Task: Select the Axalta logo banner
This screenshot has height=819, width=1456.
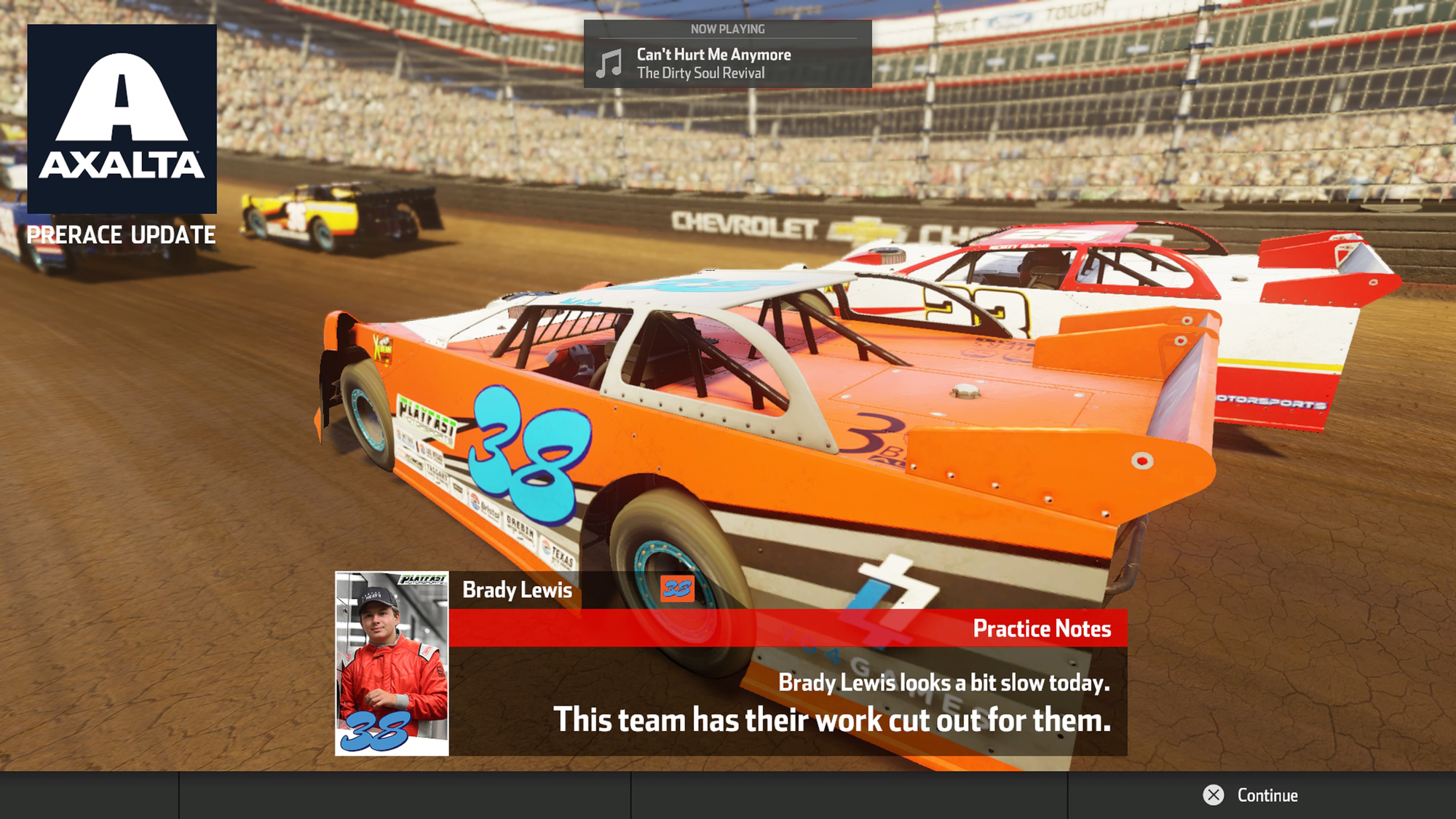Action: 122,116
